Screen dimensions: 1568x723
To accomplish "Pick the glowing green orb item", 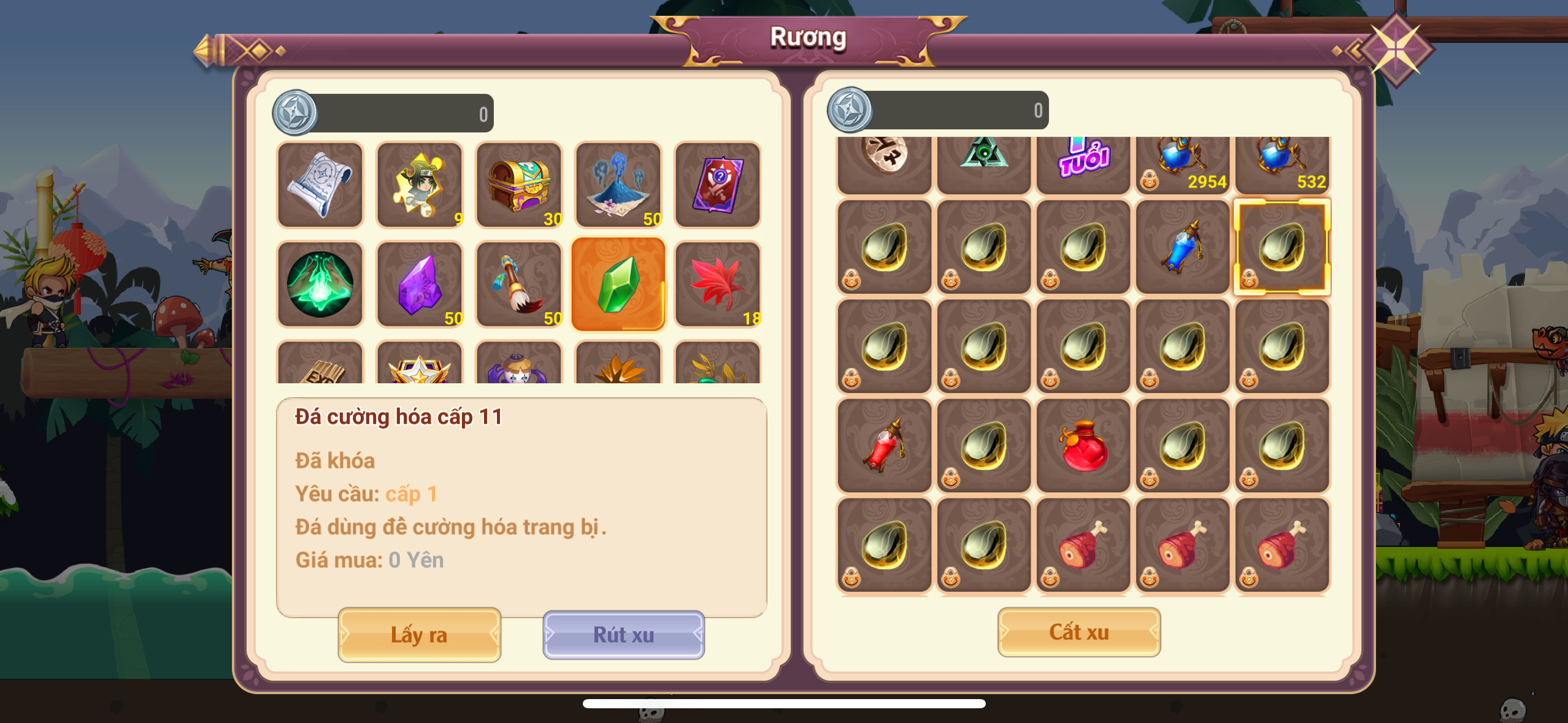I will 320,284.
